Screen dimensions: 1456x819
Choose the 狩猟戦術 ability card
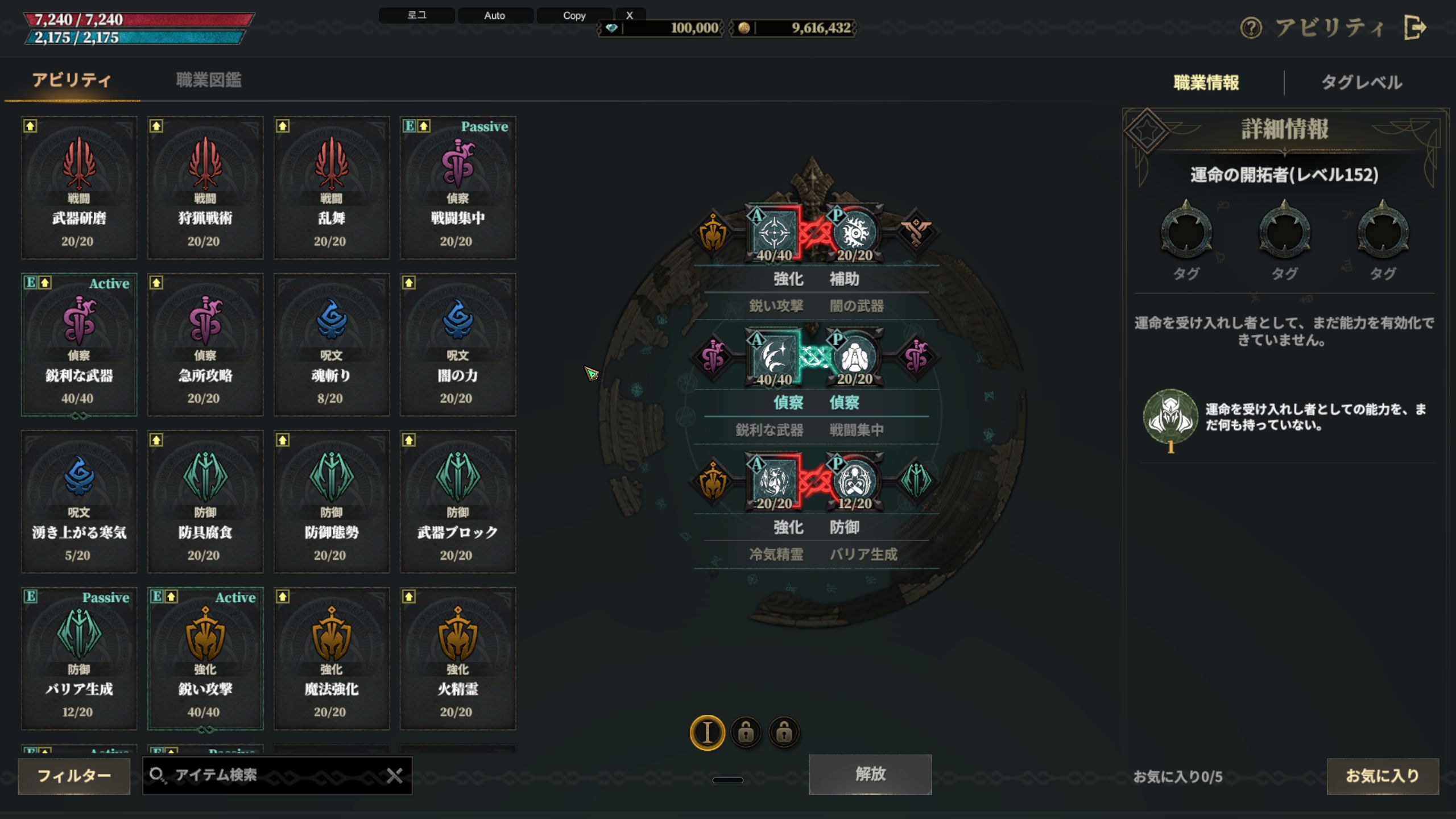pos(205,188)
